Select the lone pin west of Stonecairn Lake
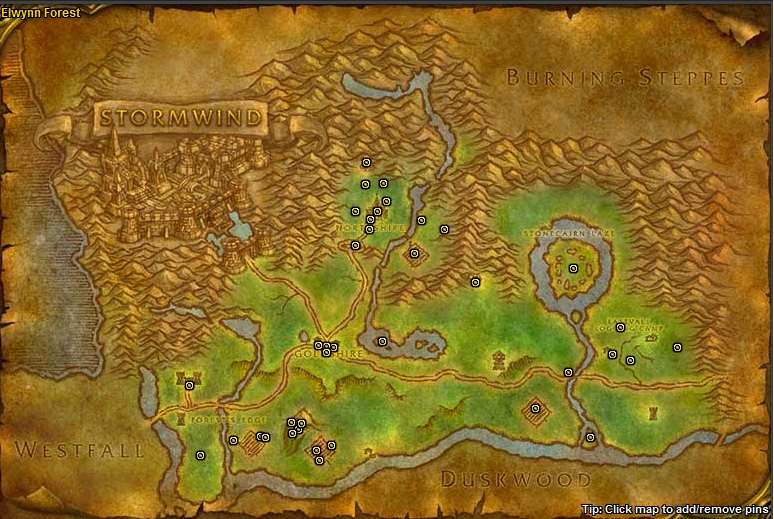This screenshot has width=774, height=519. pyautogui.click(x=475, y=282)
